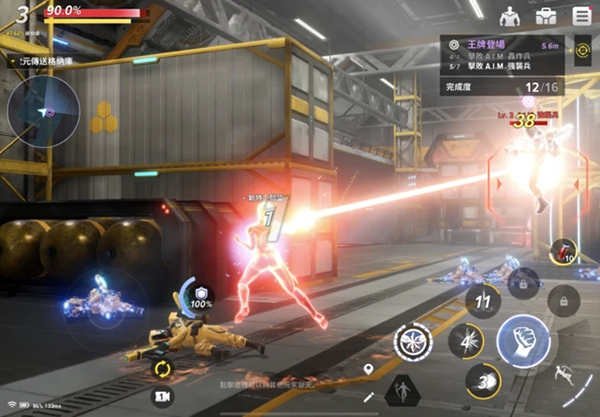Open the hamburger main menu
This screenshot has height=417, width=600.
click(x=581, y=16)
